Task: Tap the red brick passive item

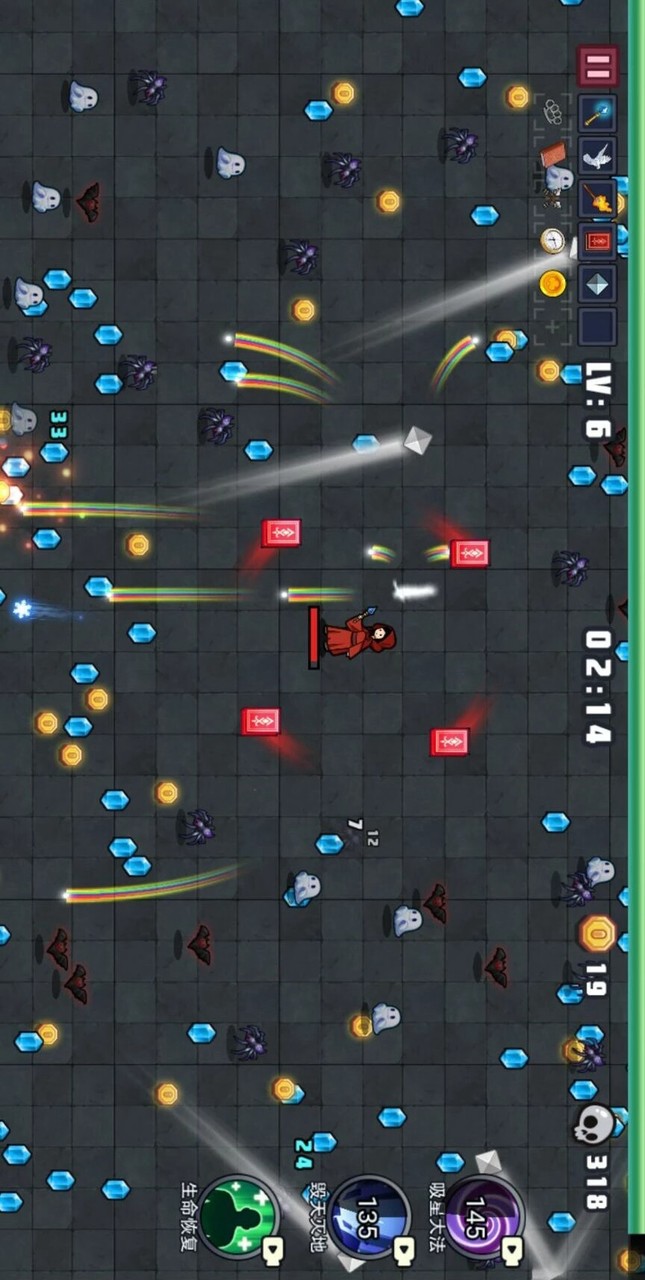Action: tap(553, 155)
